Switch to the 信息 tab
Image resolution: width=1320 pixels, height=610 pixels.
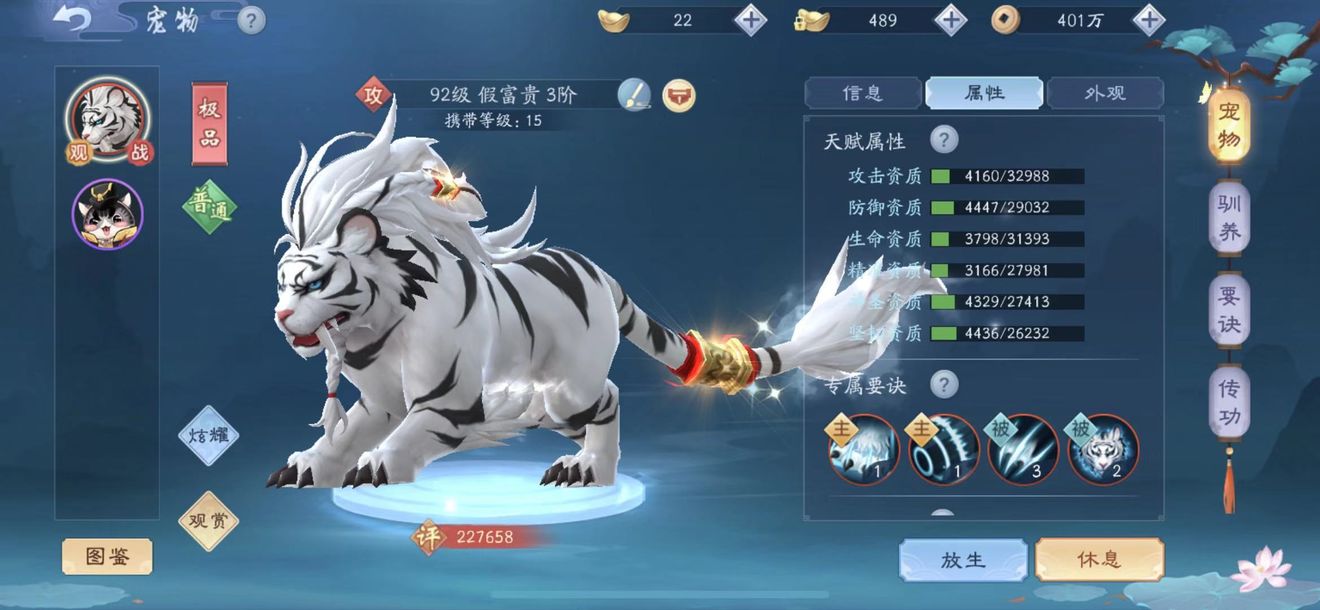863,93
